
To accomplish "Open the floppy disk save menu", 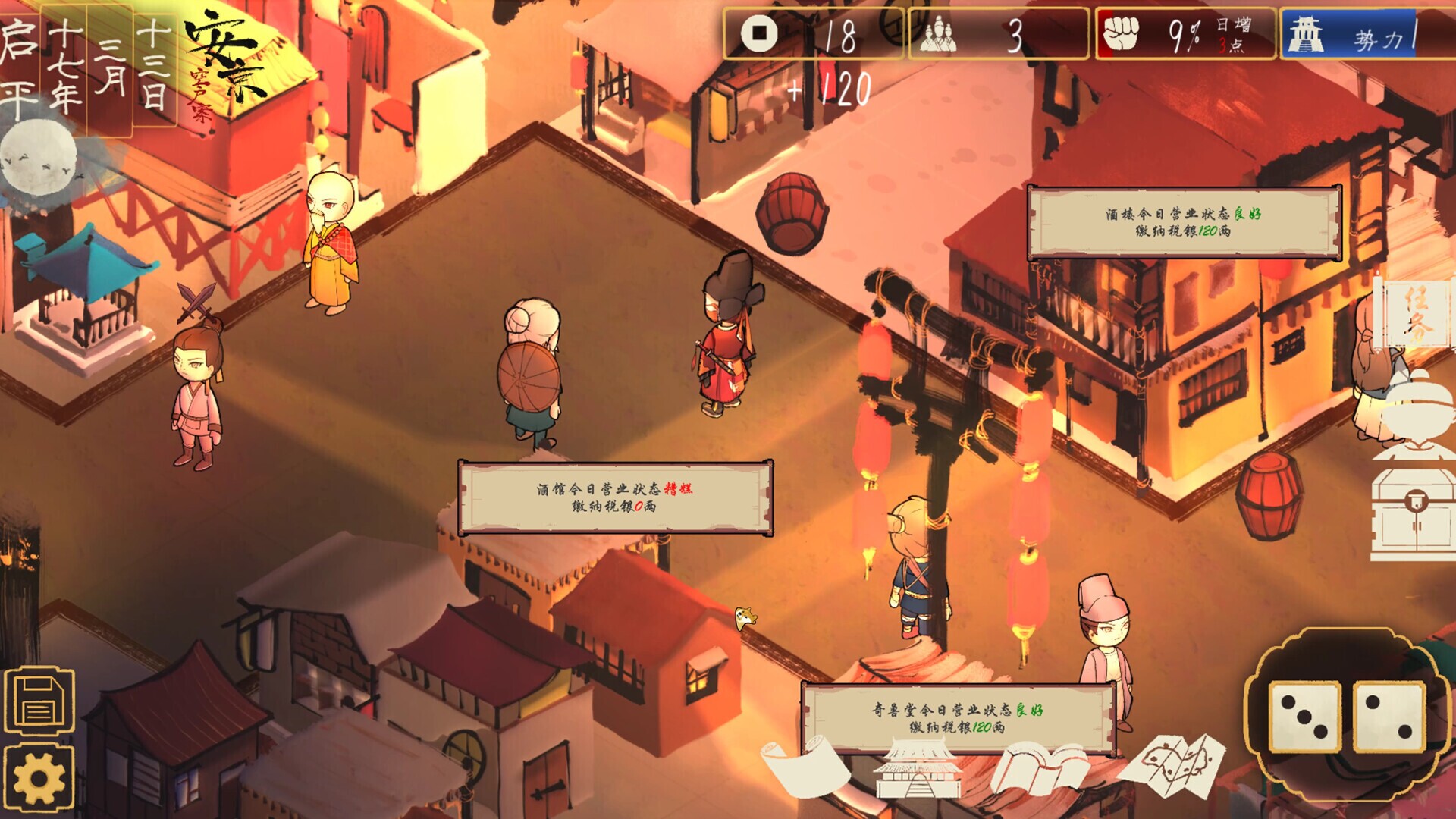I will tap(39, 701).
